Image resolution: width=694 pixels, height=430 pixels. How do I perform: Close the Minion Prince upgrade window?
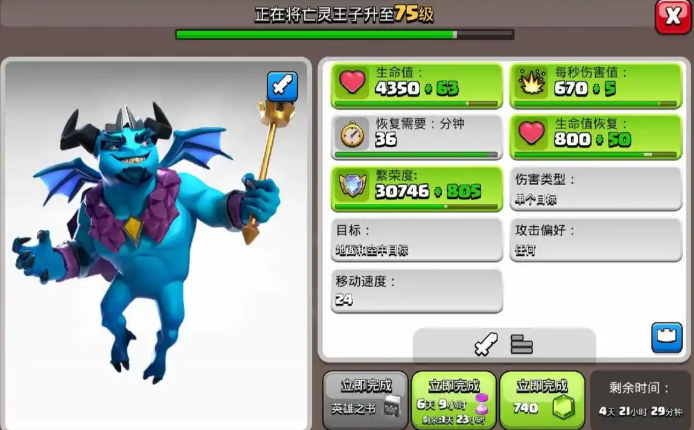pyautogui.click(x=673, y=16)
